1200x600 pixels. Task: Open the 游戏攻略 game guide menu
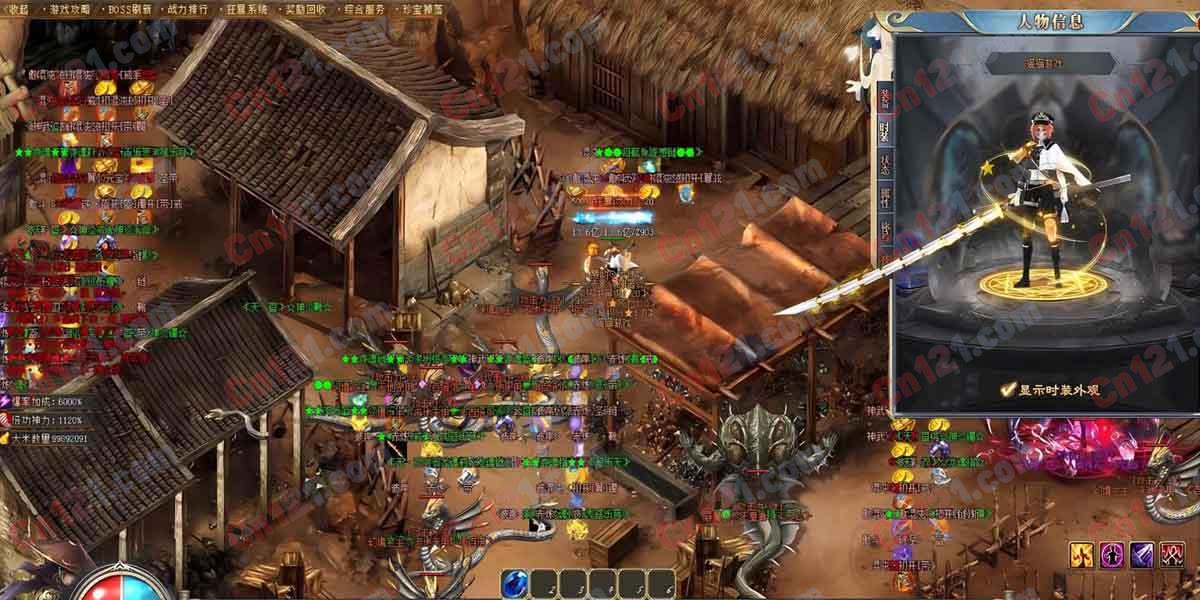[70, 8]
